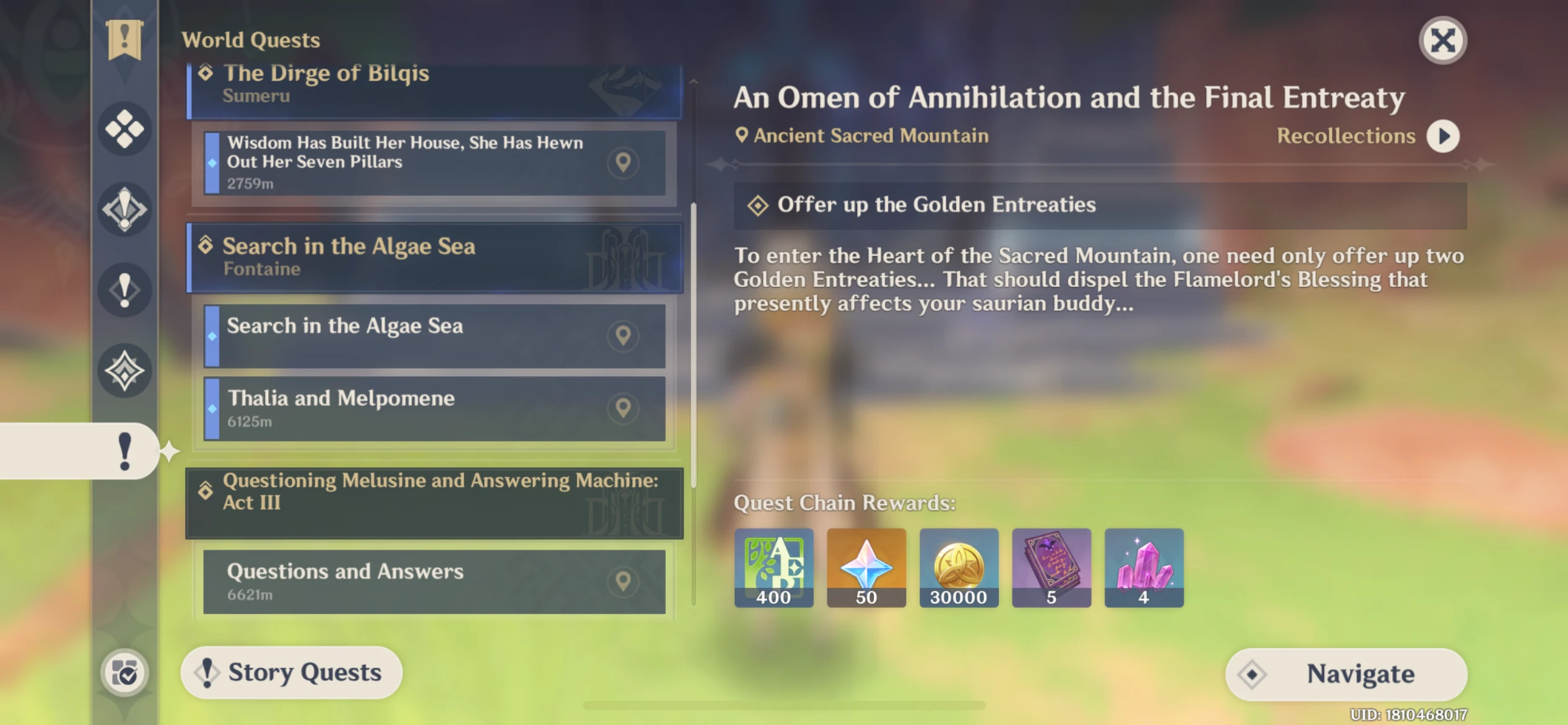Click the Mora reward icon showing 30000
Viewport: 1568px width, 725px height.
click(x=959, y=567)
